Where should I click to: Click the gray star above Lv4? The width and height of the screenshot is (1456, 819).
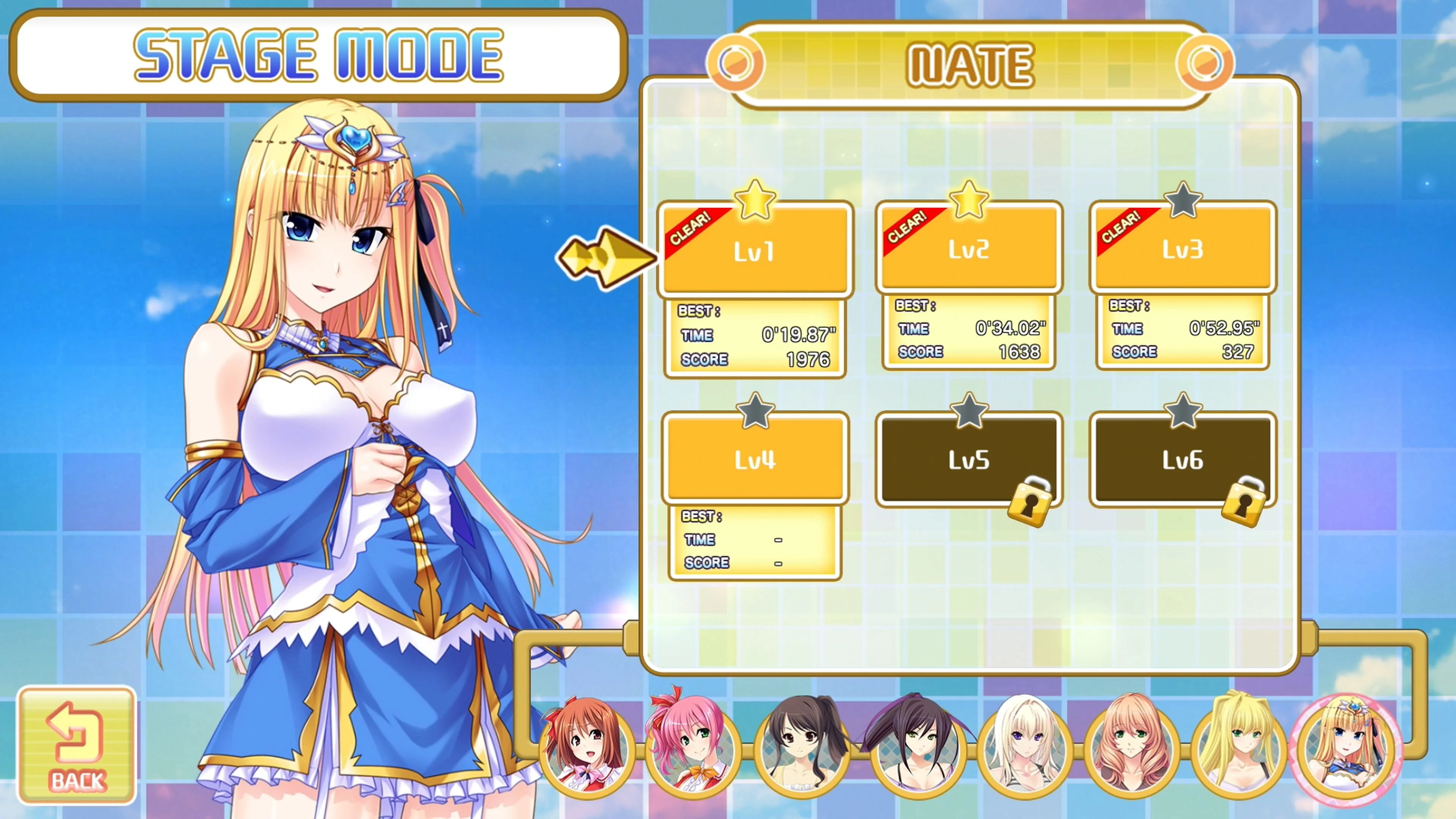pyautogui.click(x=756, y=411)
